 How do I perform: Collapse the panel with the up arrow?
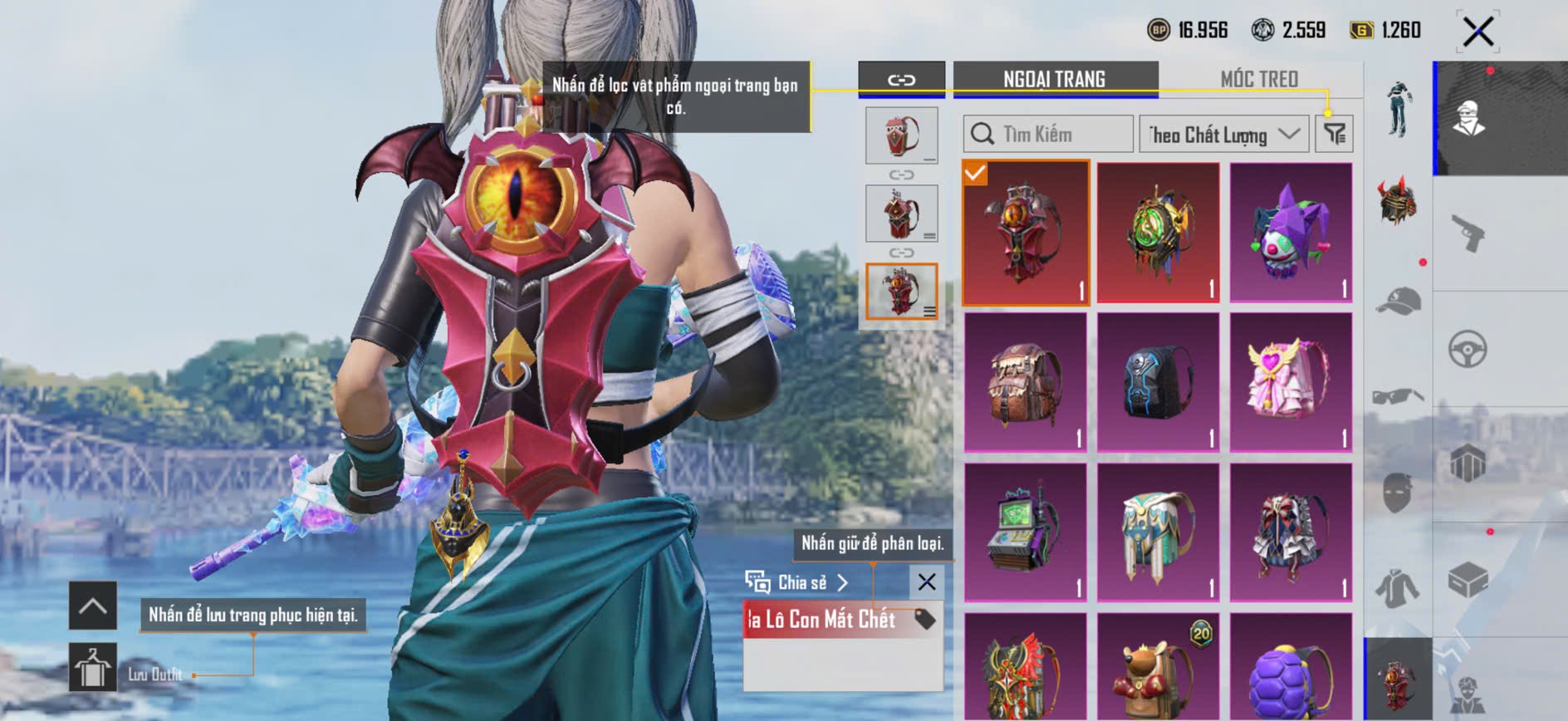coord(93,606)
